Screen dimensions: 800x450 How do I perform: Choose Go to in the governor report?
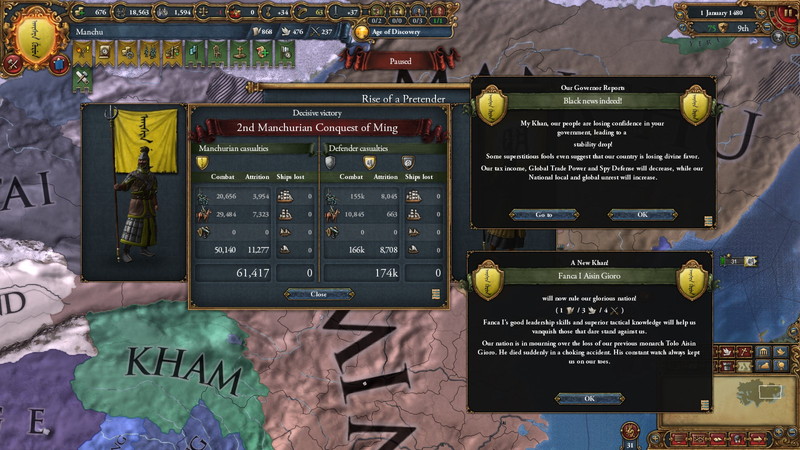click(x=543, y=215)
